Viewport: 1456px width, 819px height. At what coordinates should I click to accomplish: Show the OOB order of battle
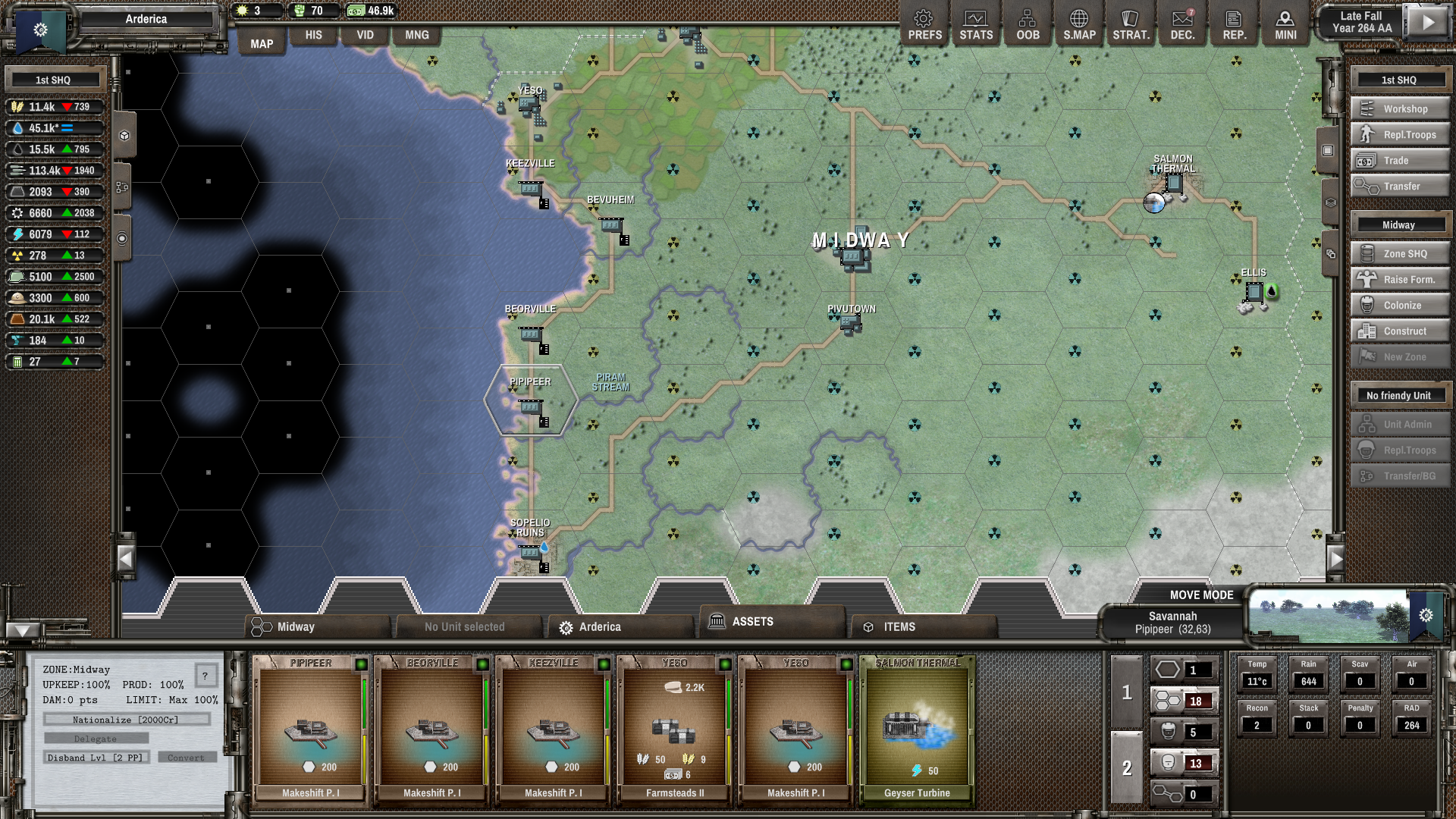pyautogui.click(x=1028, y=25)
